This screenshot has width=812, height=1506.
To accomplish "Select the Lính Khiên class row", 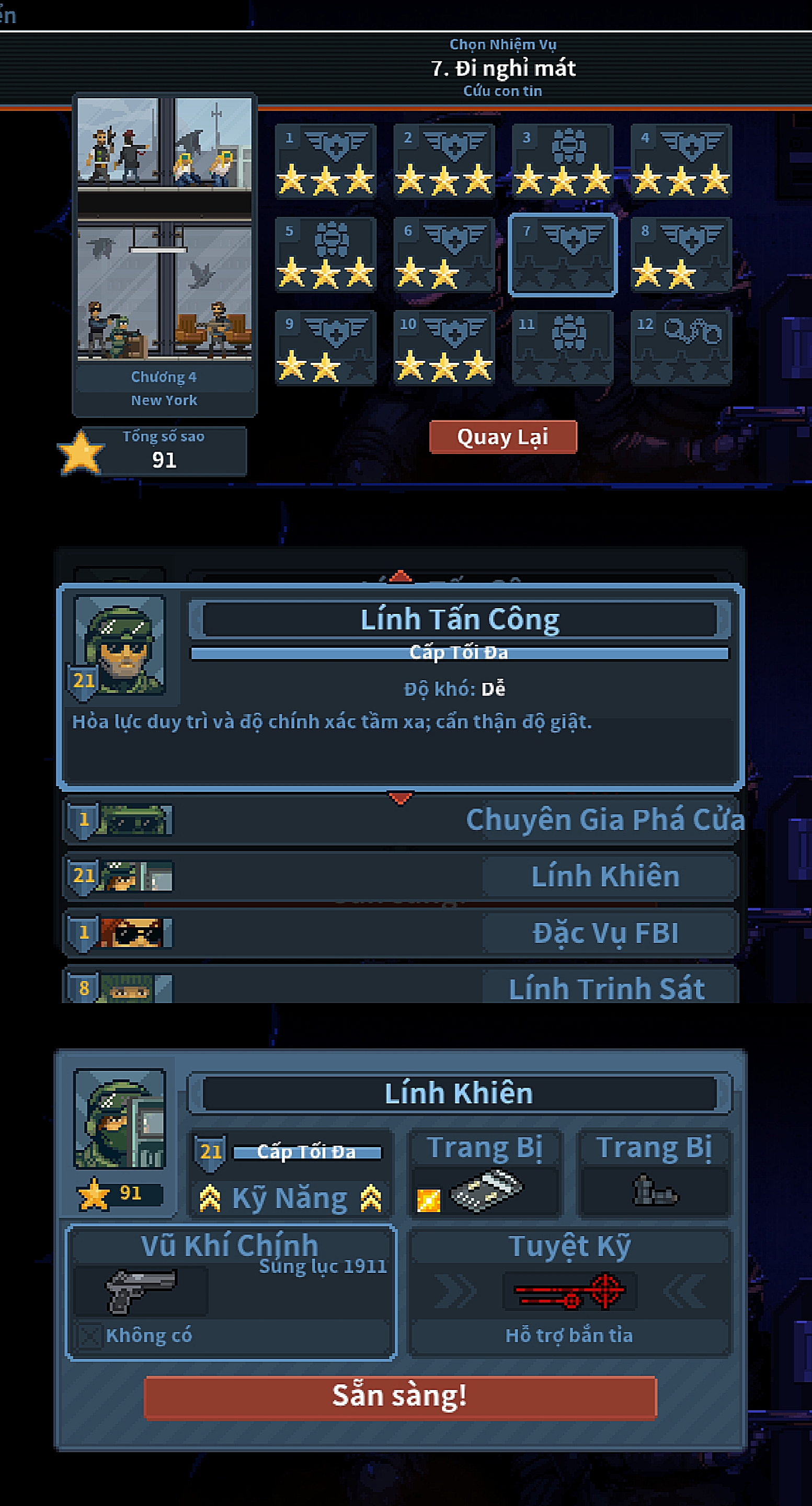I will pos(401,876).
